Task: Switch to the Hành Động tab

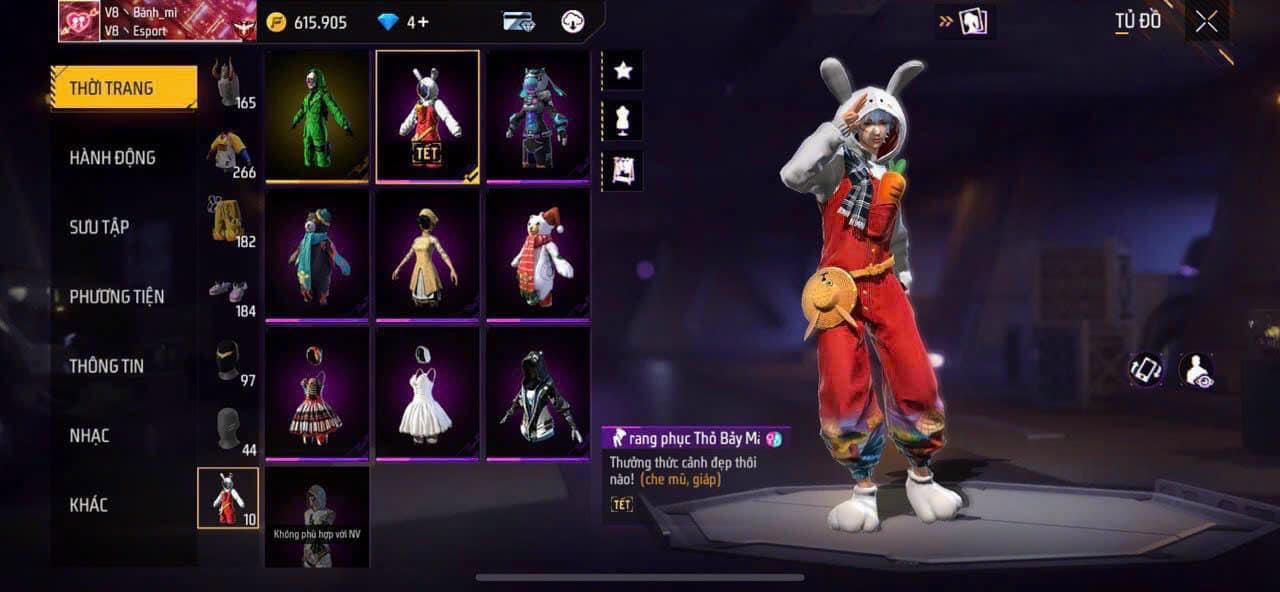Action: tap(112, 157)
